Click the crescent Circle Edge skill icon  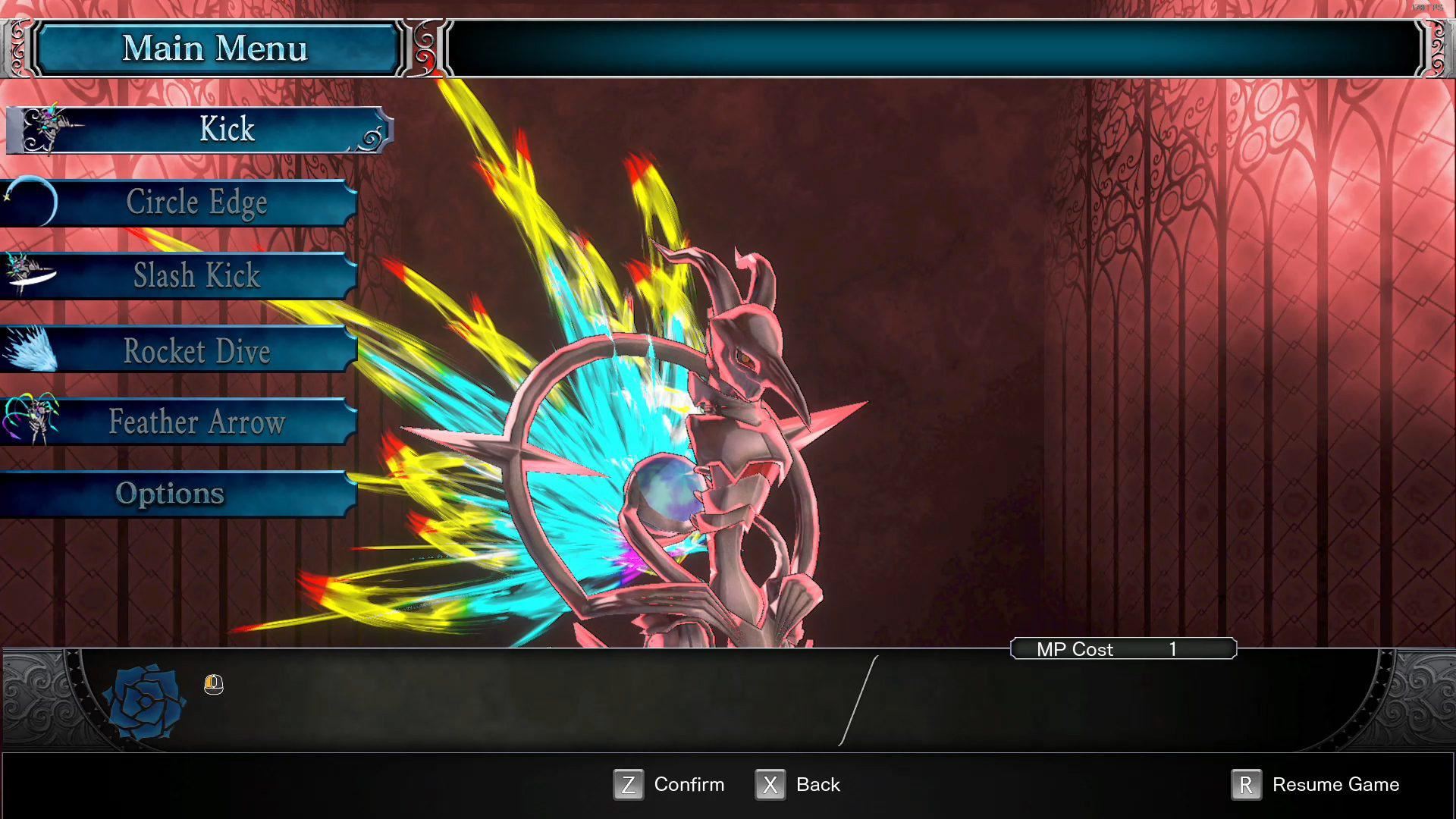click(x=30, y=201)
